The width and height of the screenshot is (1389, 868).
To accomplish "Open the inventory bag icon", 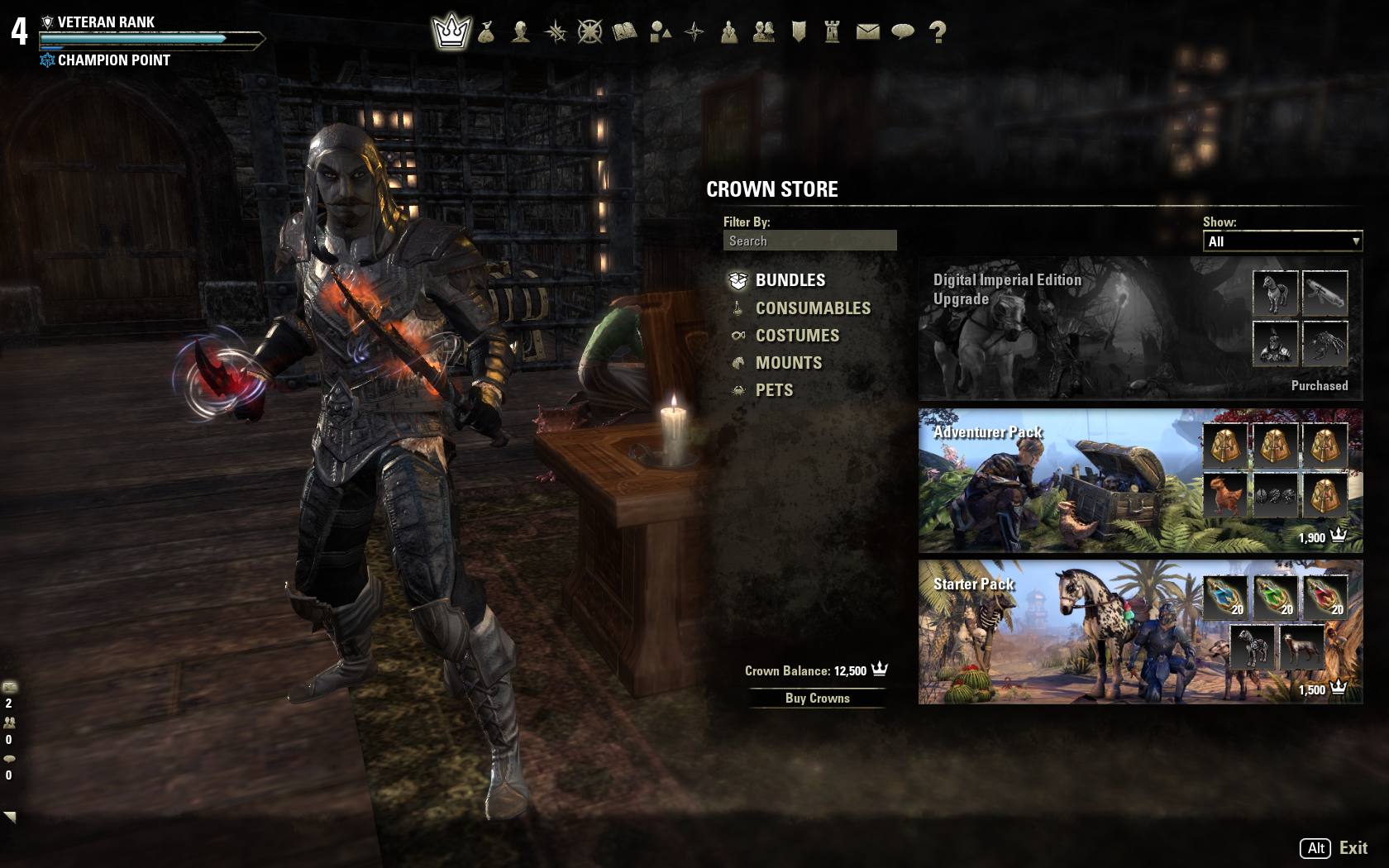I will 486,32.
